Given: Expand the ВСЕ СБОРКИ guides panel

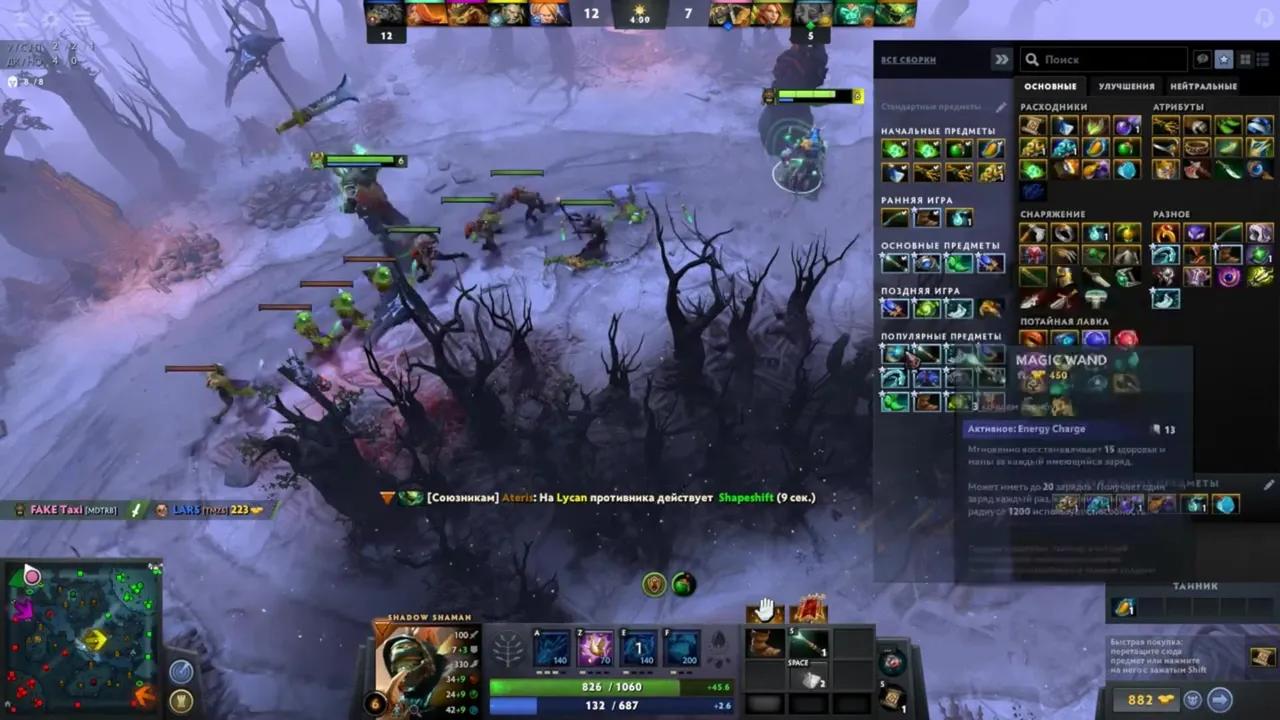Looking at the screenshot, I should coord(1002,59).
